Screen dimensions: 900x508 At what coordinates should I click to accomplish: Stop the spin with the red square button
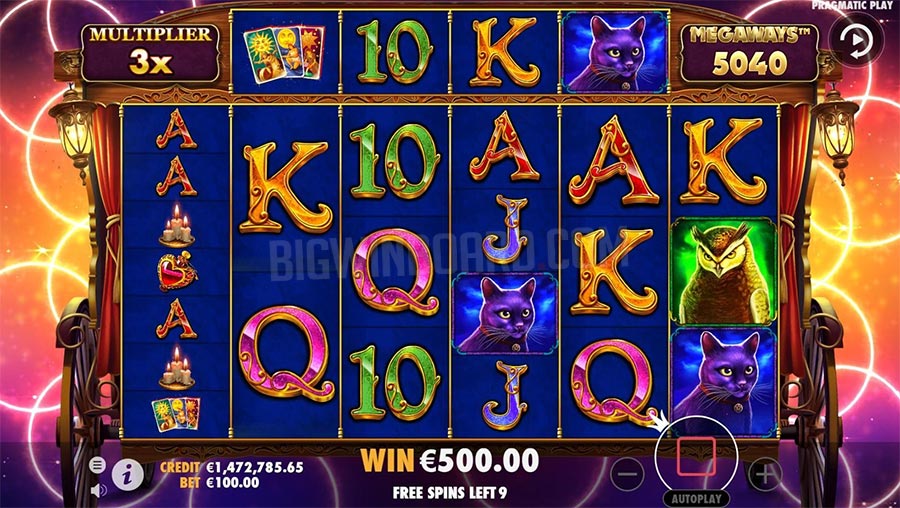695,454
